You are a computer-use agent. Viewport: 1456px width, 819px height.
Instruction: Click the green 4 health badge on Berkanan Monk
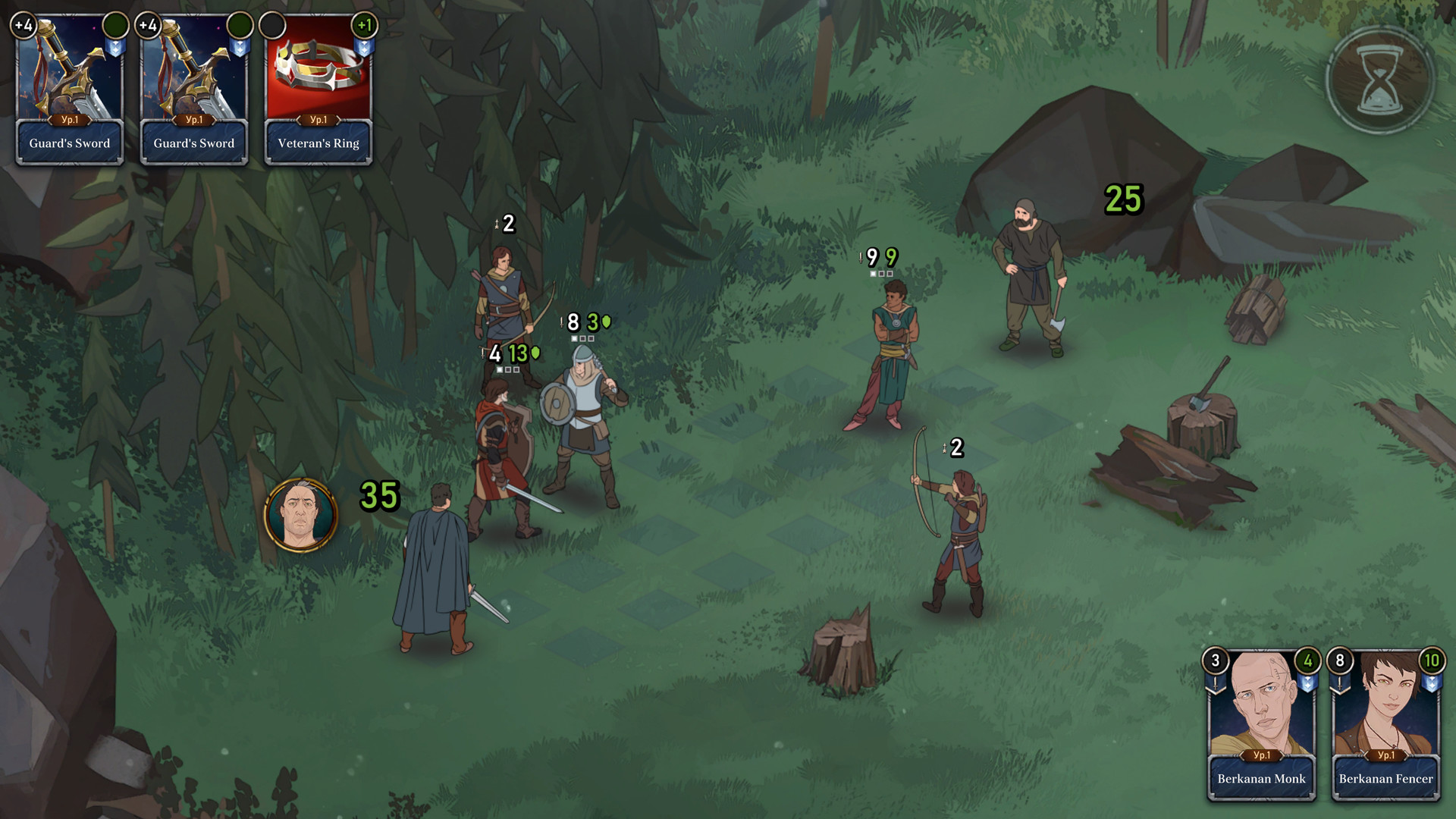[1308, 661]
